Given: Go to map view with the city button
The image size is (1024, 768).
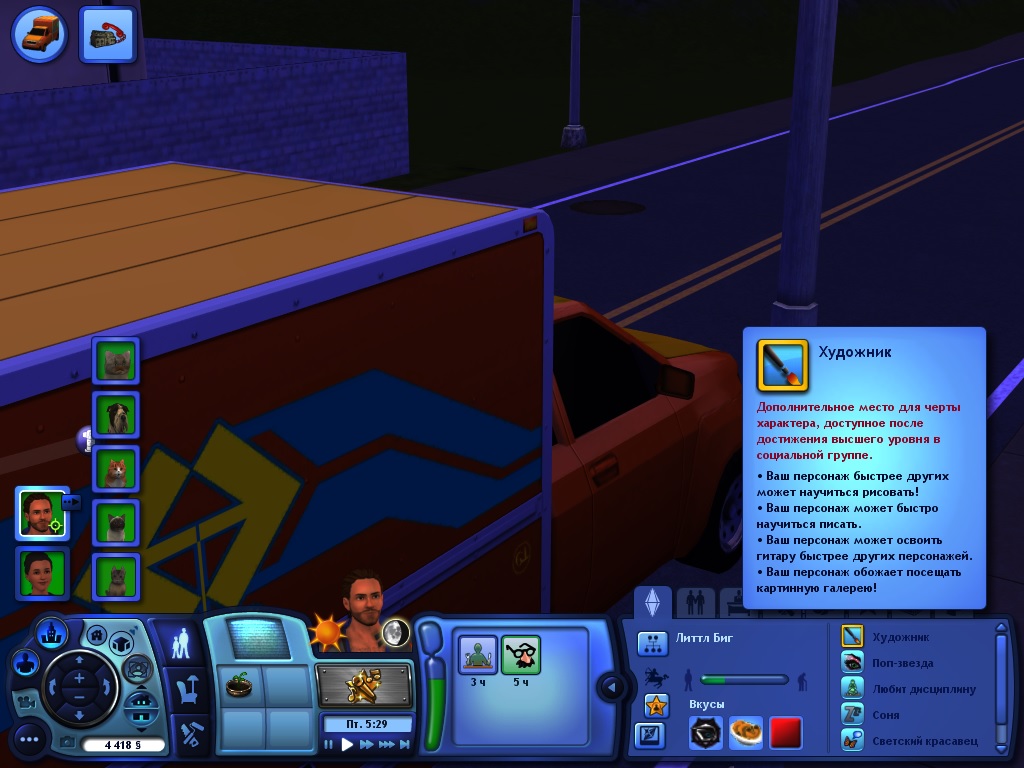Looking at the screenshot, I should [x=51, y=632].
